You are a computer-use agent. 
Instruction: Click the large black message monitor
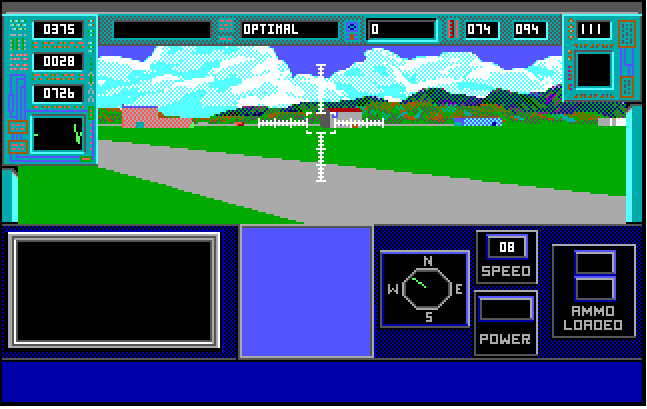tap(114, 291)
